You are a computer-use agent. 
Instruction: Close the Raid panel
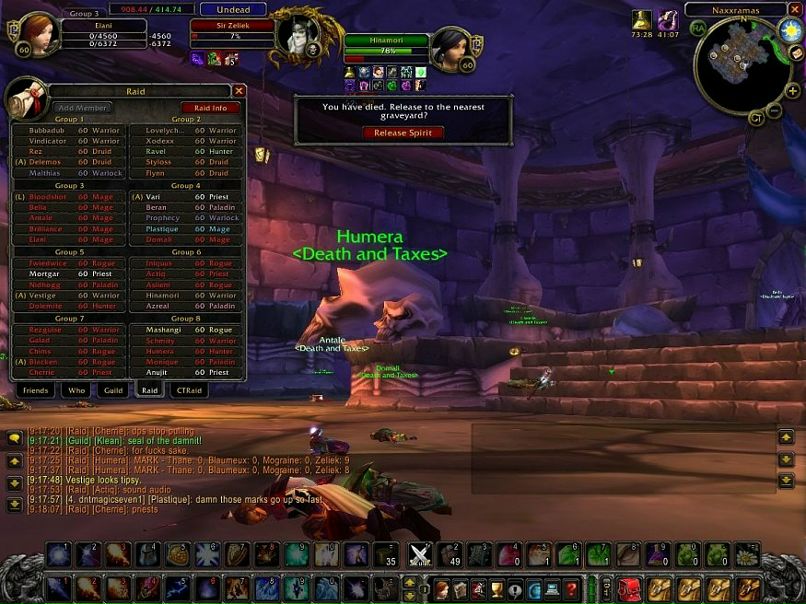[x=239, y=91]
